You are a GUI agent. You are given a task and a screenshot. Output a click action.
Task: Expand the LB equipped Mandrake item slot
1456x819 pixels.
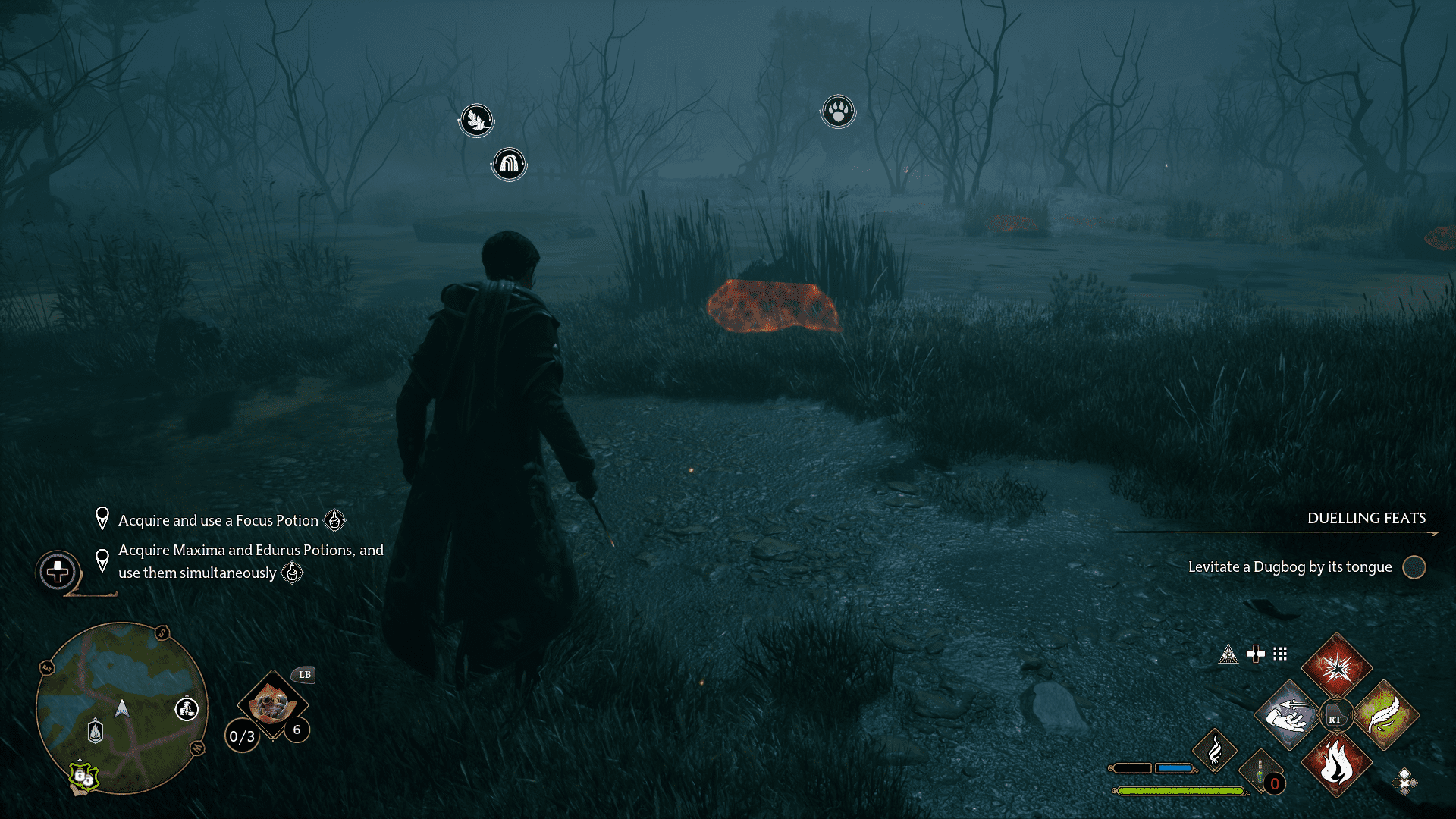(271, 705)
